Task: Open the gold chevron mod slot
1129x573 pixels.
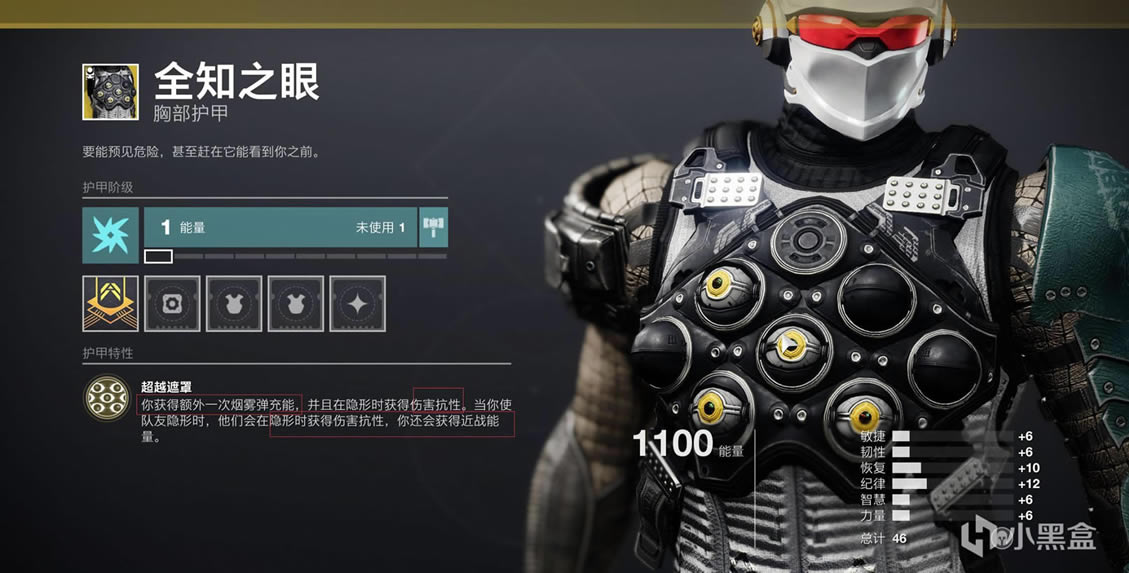Action: point(110,304)
